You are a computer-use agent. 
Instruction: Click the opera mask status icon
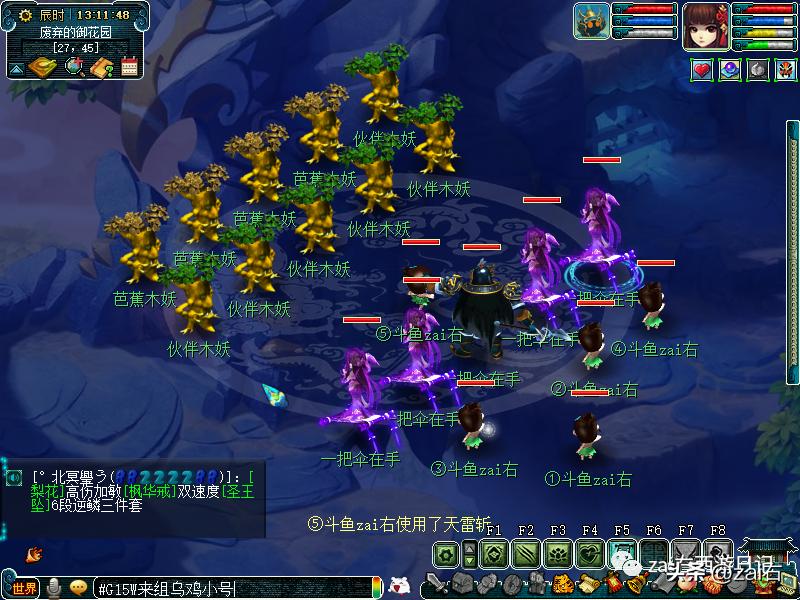785,70
